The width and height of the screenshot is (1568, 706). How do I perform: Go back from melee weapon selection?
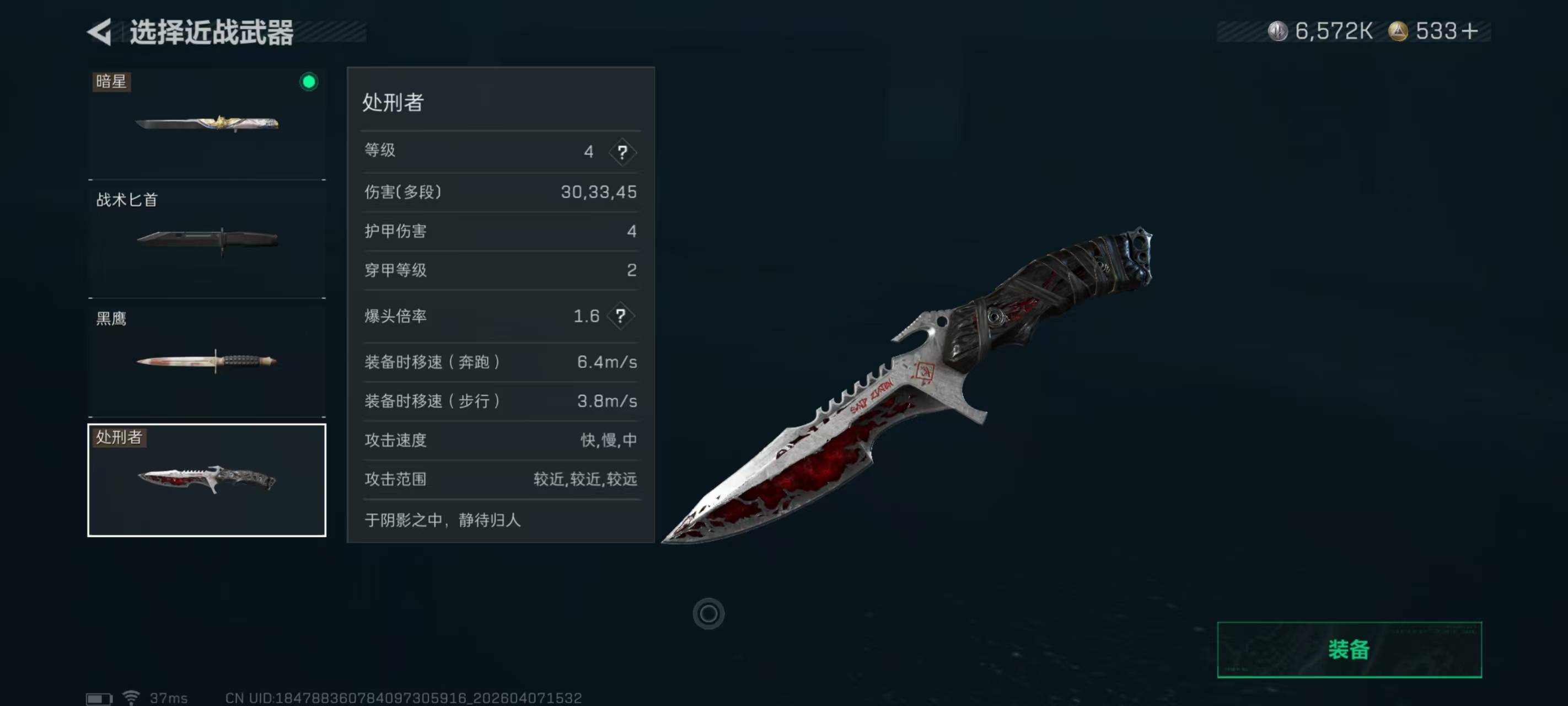point(100,31)
